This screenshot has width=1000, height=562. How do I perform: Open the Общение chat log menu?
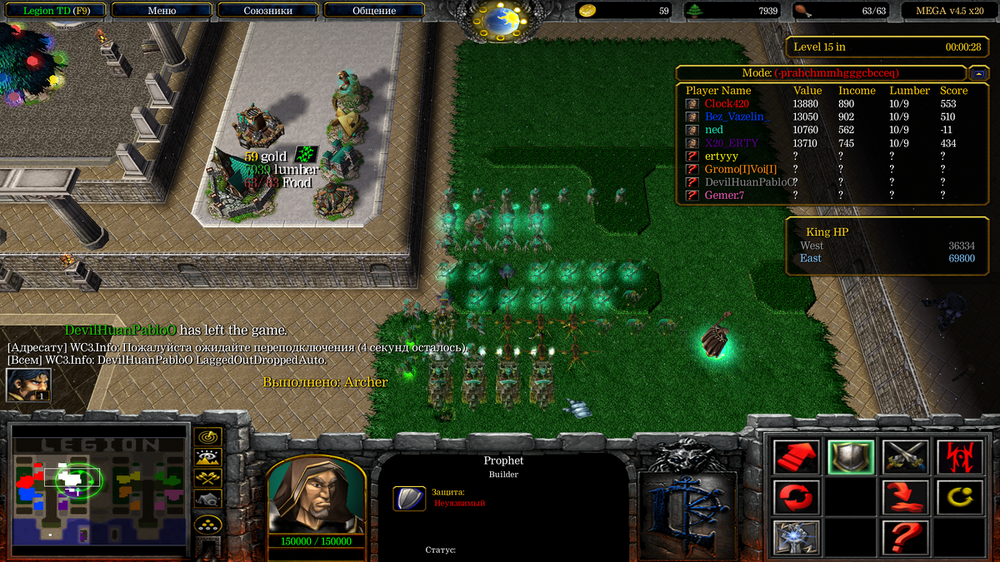[x=374, y=11]
